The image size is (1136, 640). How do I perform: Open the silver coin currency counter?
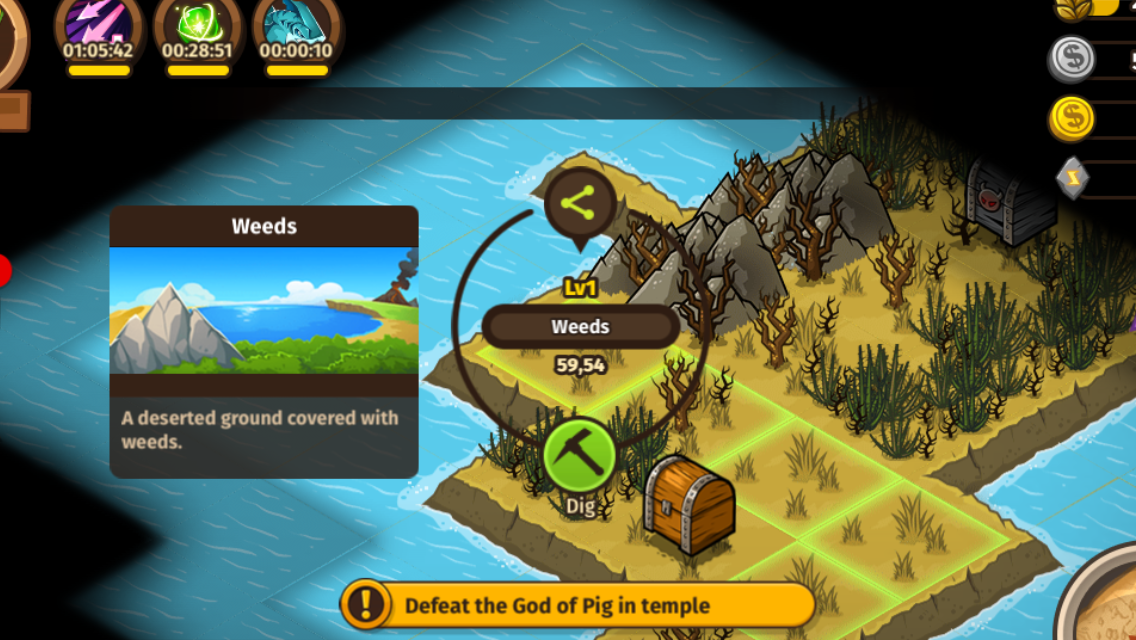point(1072,59)
